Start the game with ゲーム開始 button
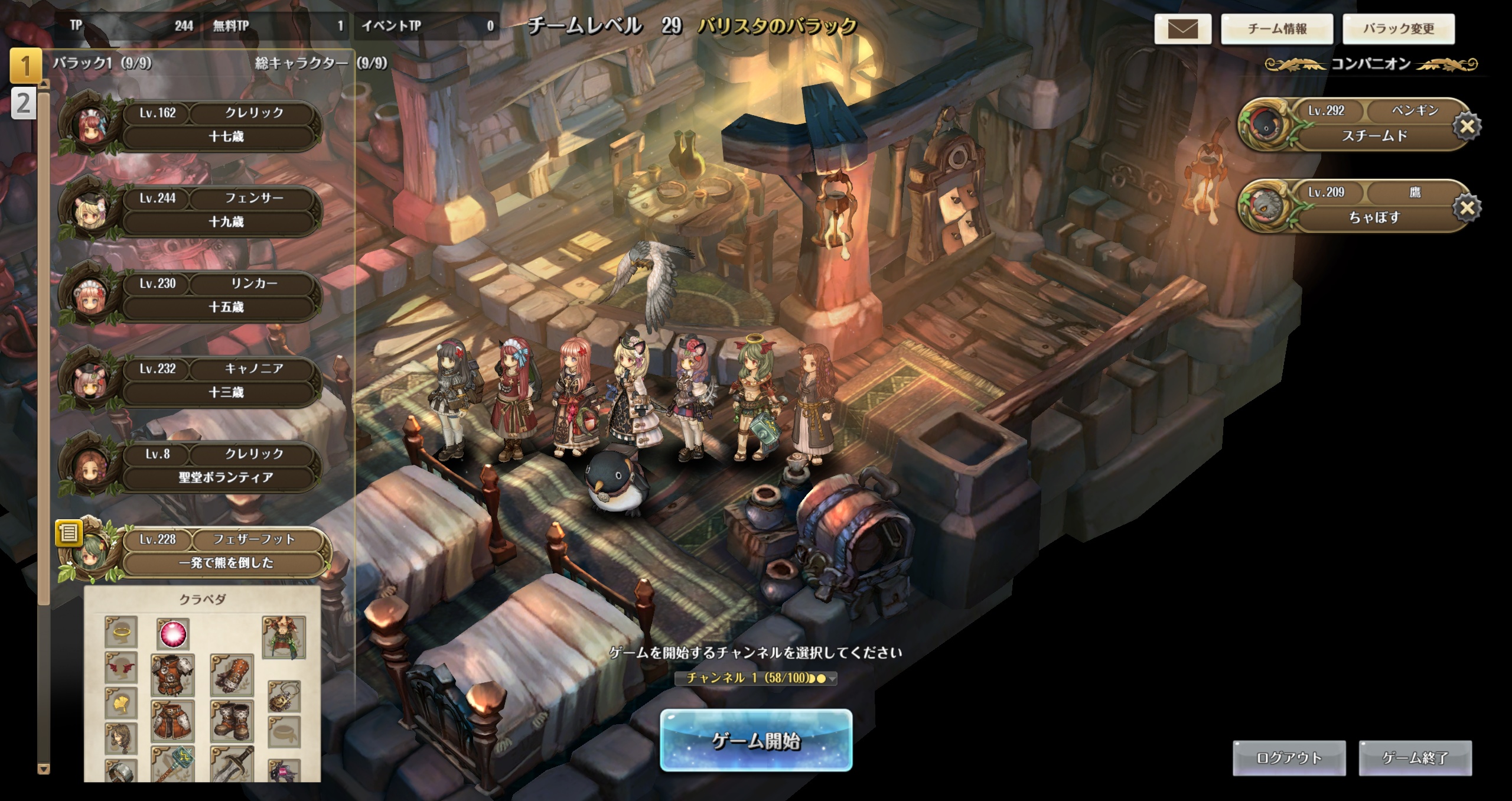The image size is (1512, 801). [x=755, y=740]
